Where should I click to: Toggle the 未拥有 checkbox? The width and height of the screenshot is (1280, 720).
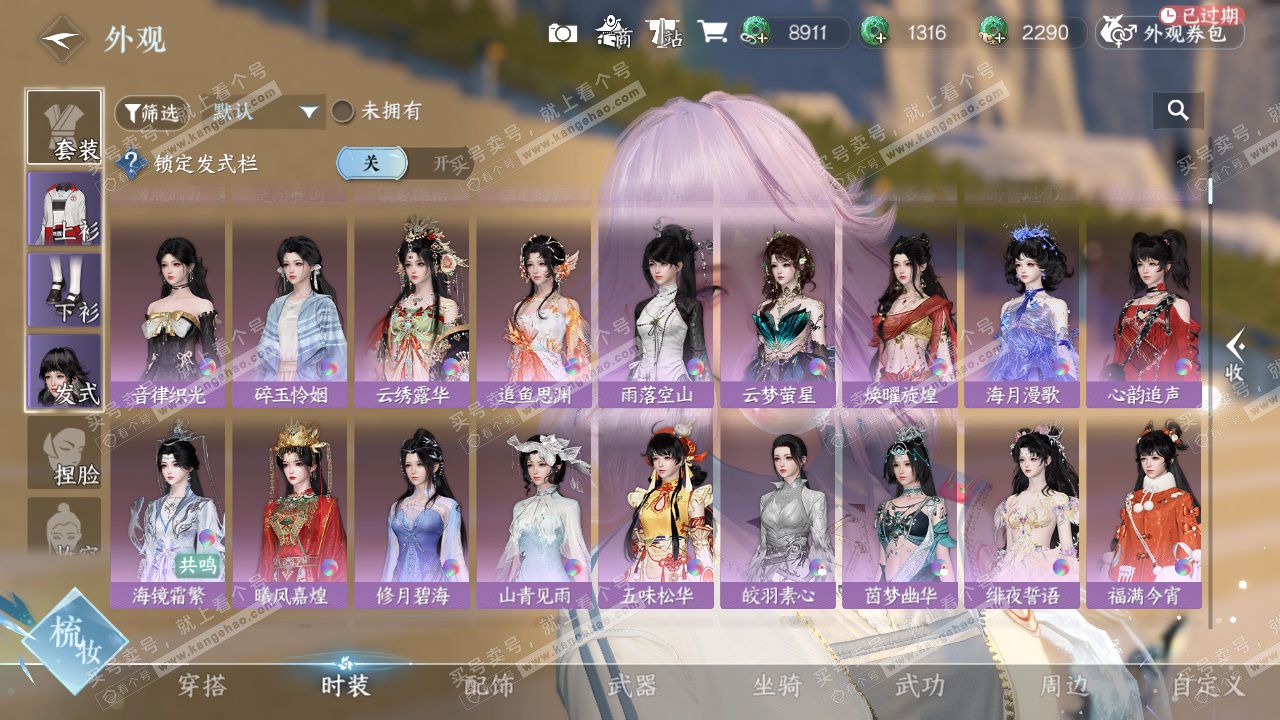point(343,112)
